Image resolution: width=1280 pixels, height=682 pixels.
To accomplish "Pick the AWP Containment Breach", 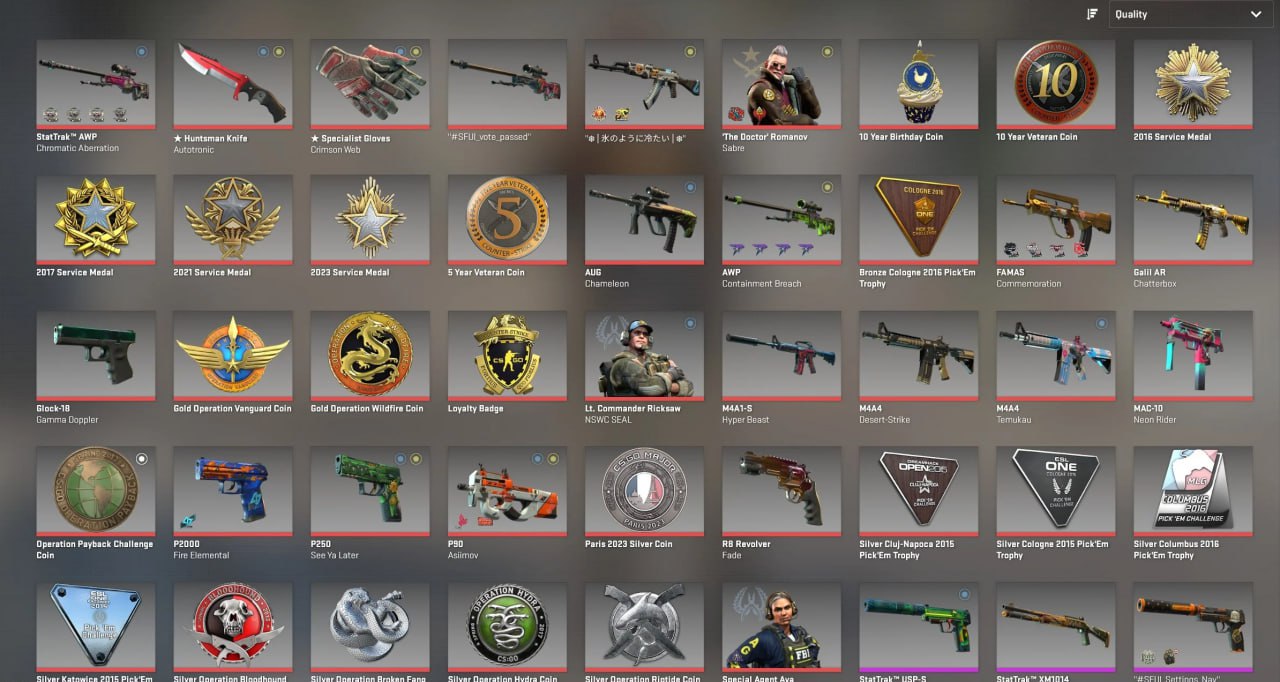I will (781, 219).
